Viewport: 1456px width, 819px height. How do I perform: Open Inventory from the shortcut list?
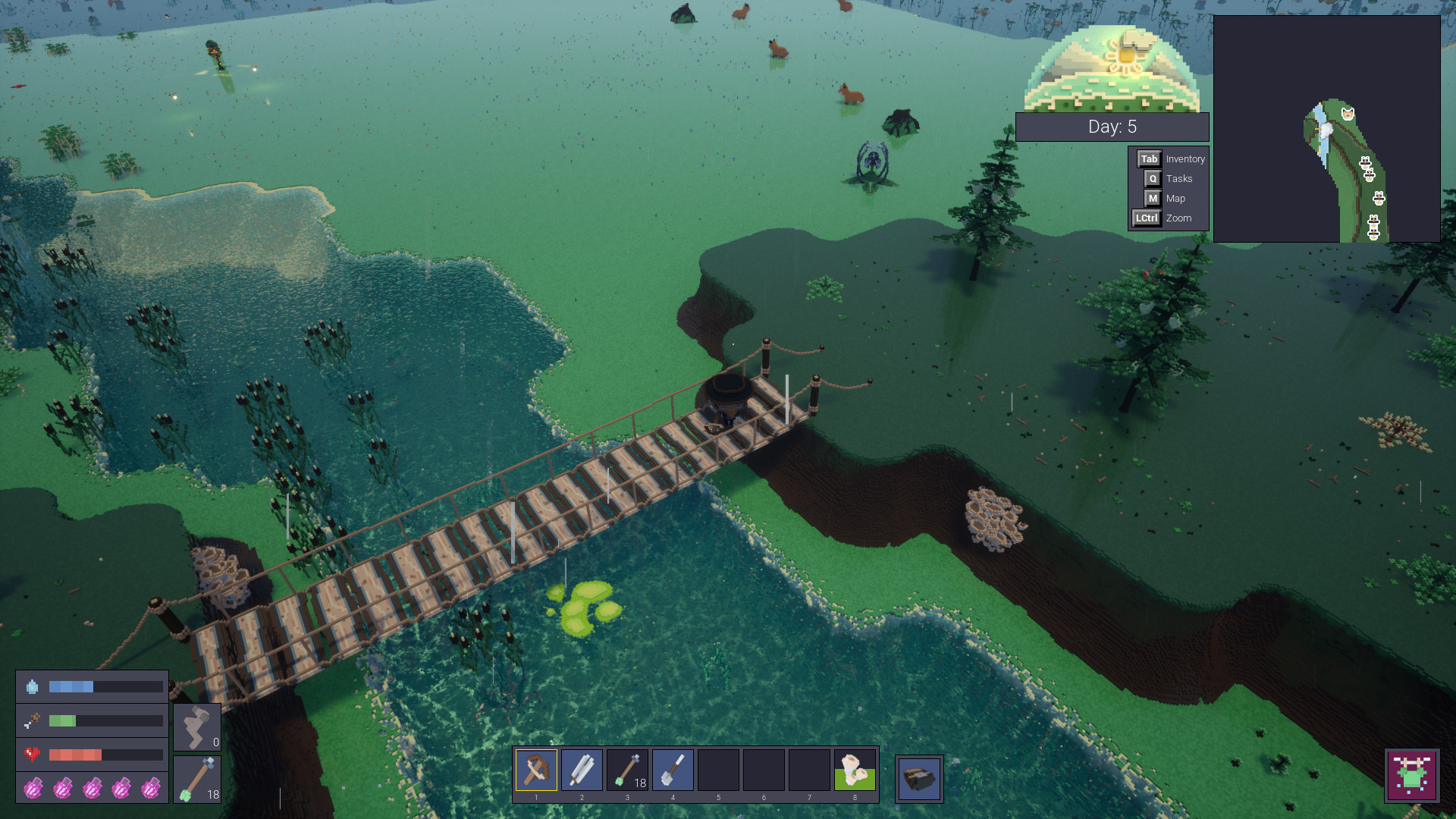[x=1171, y=159]
